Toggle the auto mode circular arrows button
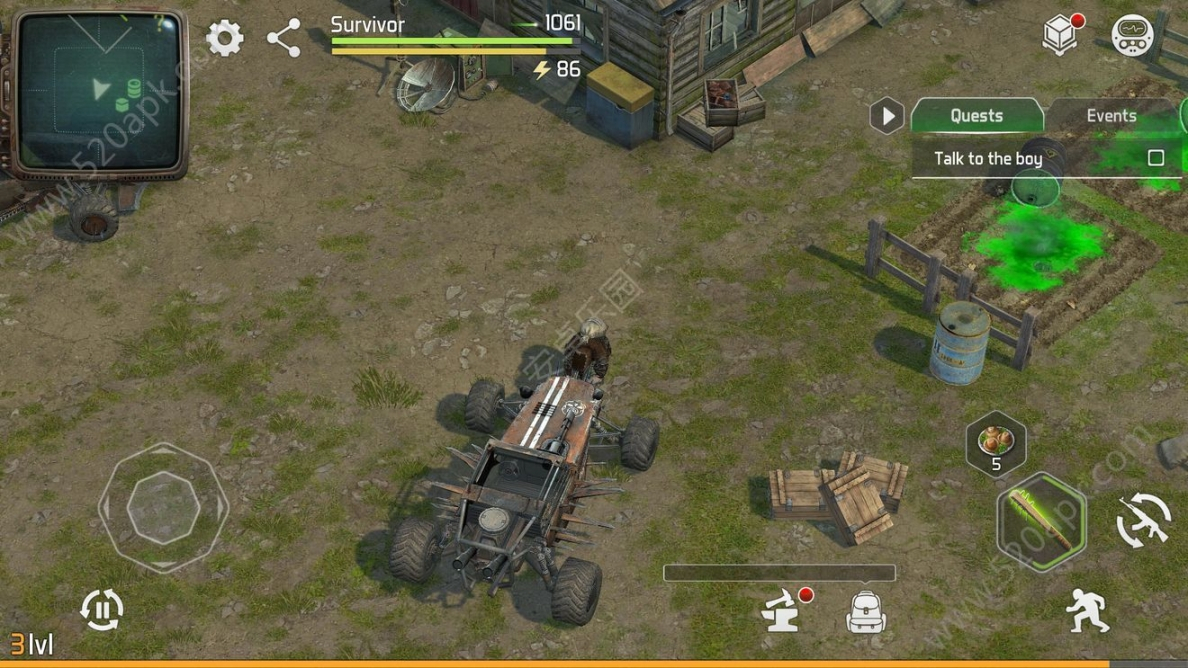 point(101,610)
